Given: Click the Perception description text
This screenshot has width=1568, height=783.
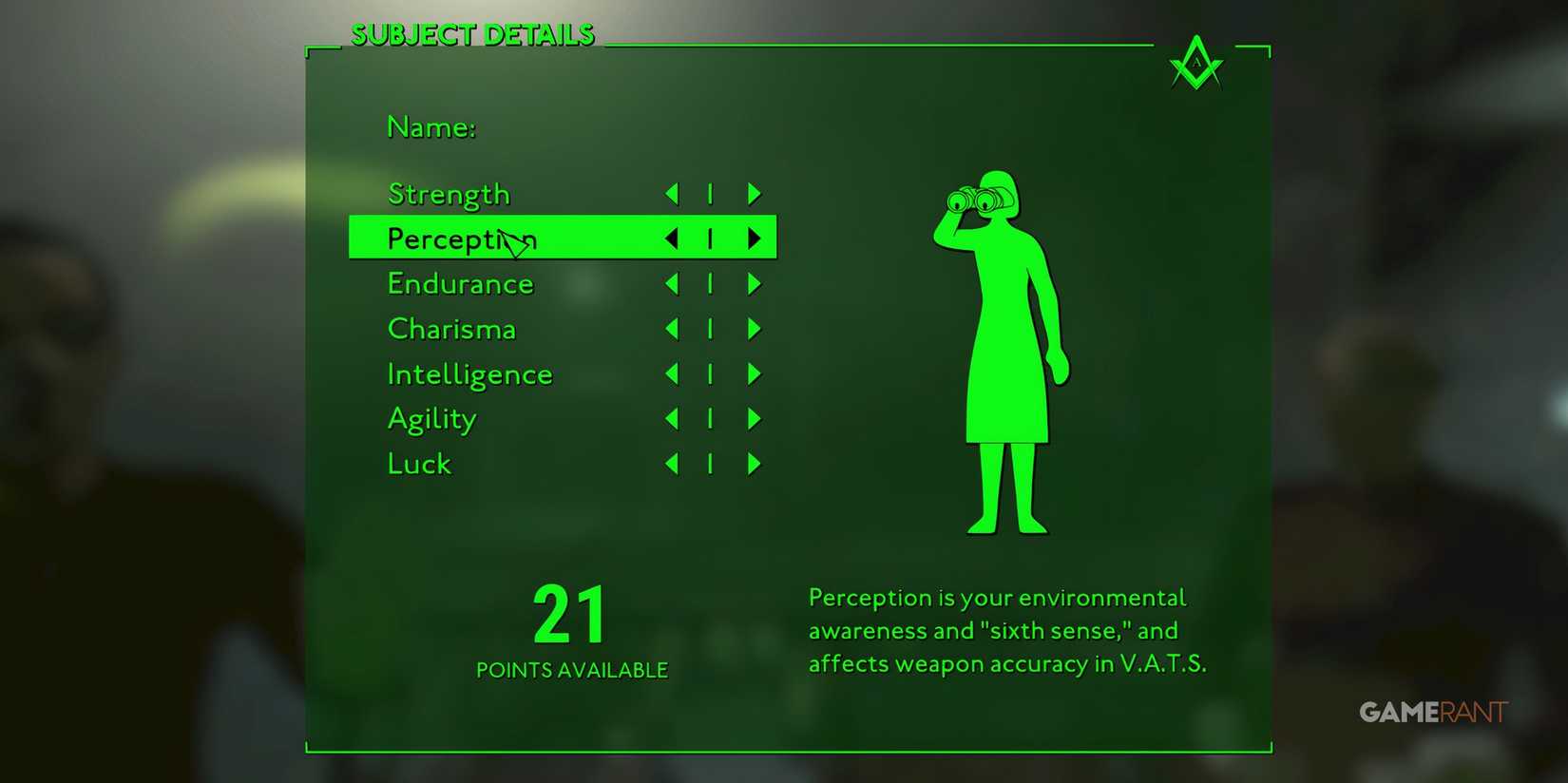Looking at the screenshot, I should click(x=1007, y=630).
